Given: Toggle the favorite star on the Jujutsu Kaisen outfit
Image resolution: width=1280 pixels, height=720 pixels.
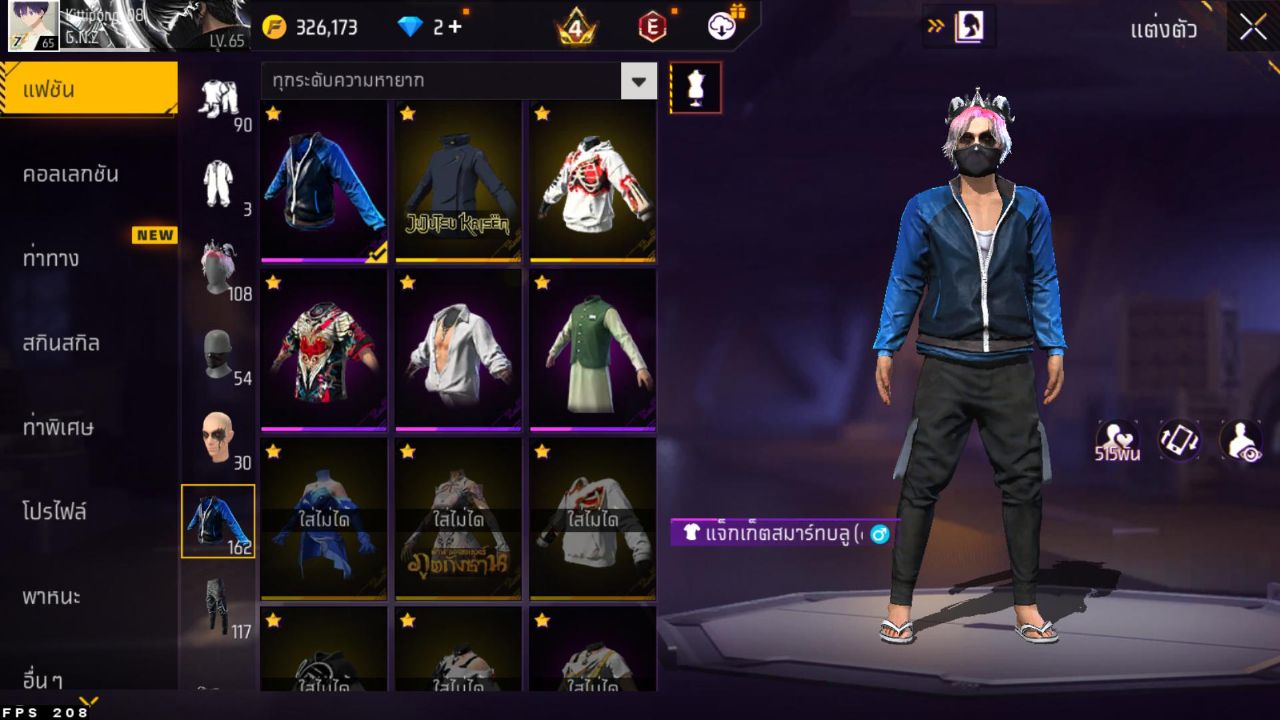Looking at the screenshot, I should click(x=406, y=115).
